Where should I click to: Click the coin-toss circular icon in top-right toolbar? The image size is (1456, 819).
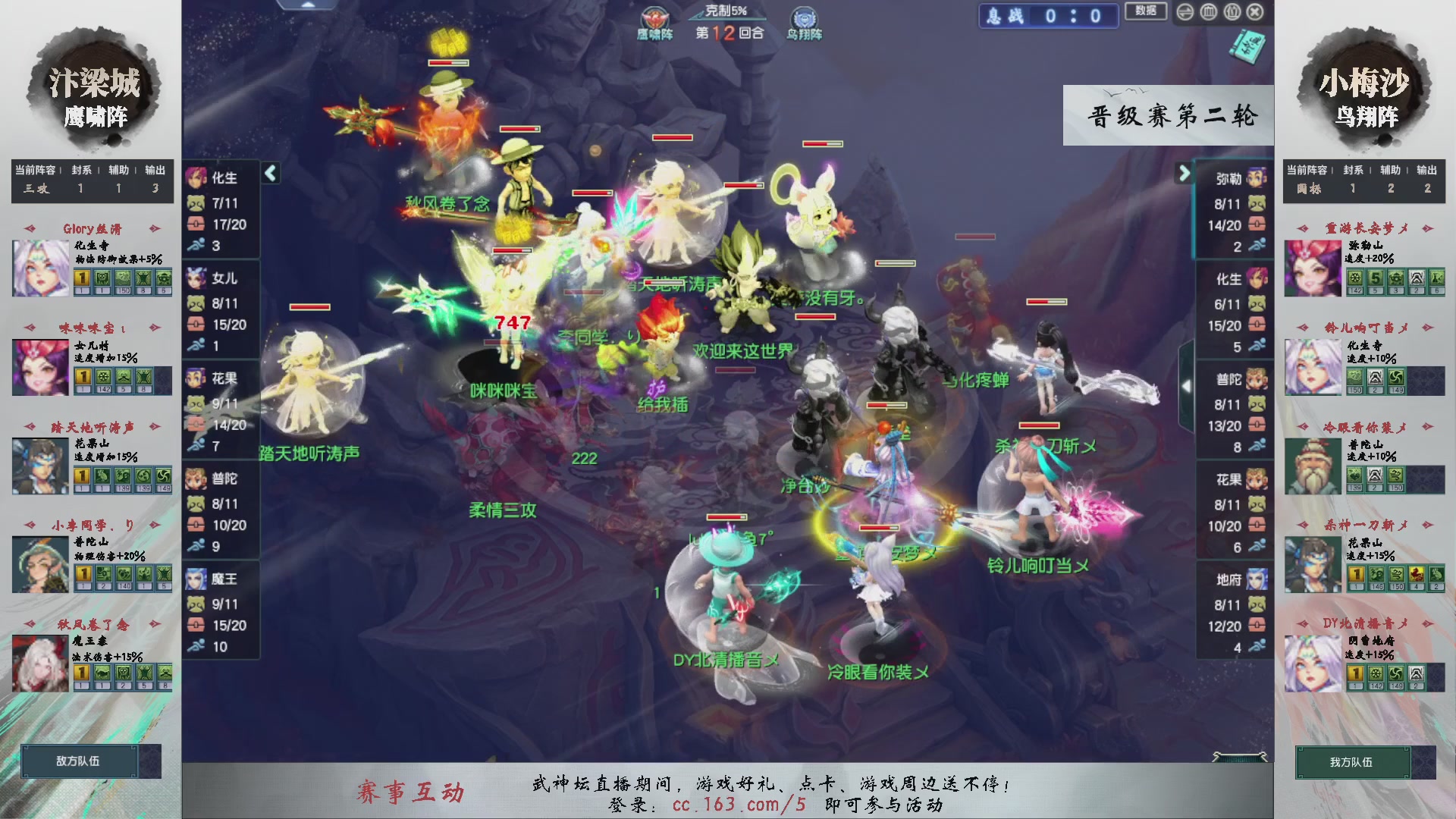tap(1185, 12)
